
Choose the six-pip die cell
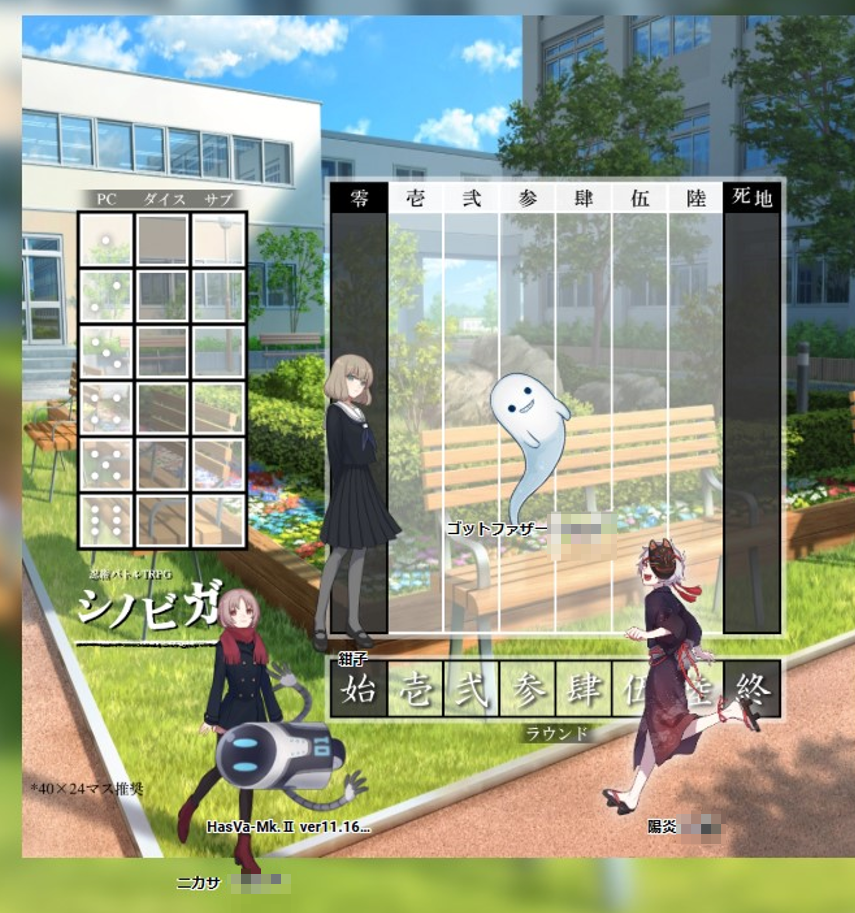[x=106, y=520]
